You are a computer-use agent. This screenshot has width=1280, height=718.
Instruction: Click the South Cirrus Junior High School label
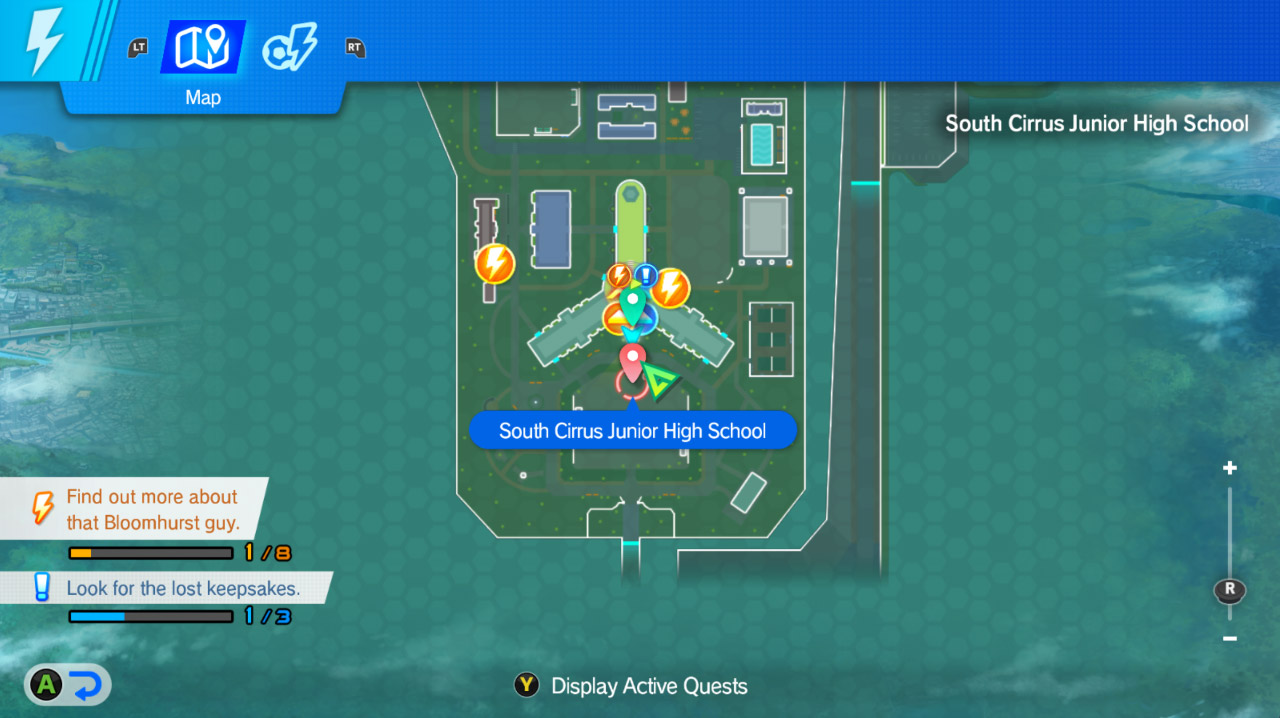632,431
